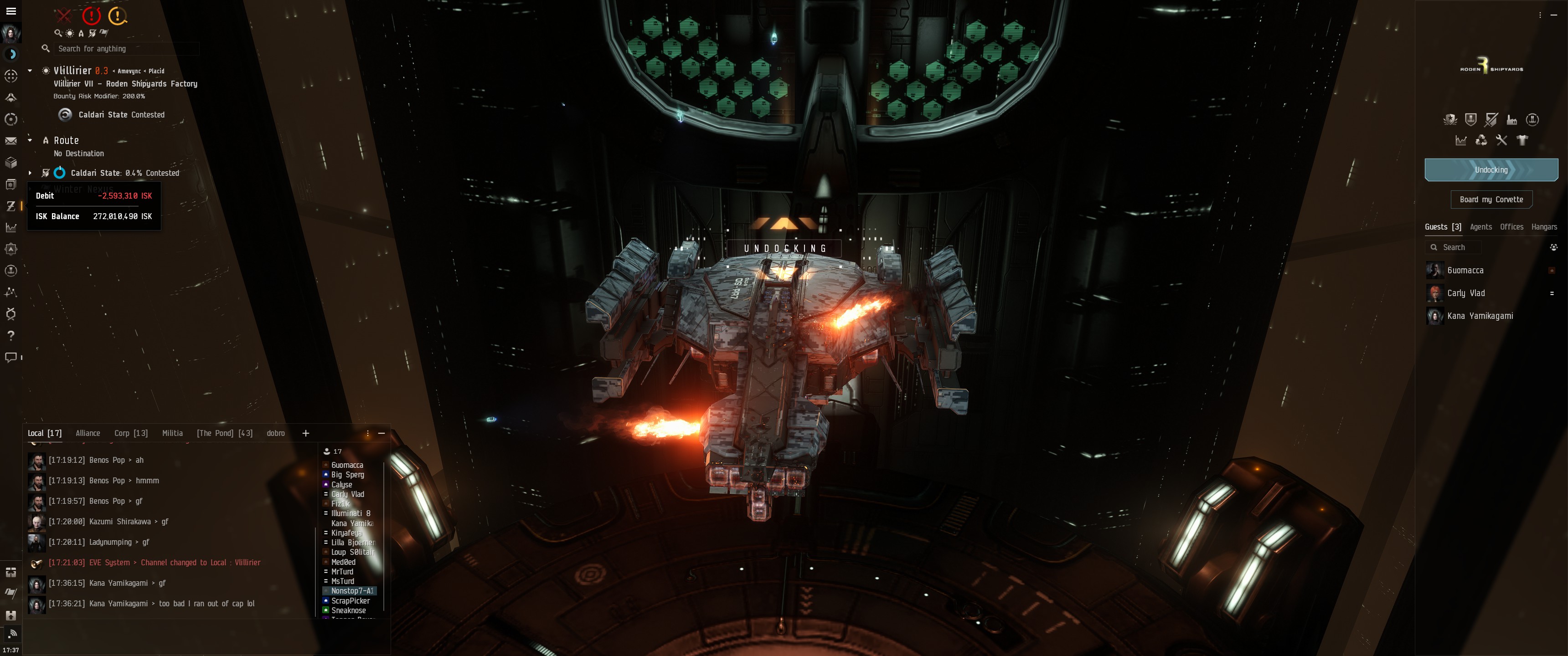Viewport: 1568px width, 656px height.
Task: Open the Alliance chat tab
Action: click(x=88, y=433)
